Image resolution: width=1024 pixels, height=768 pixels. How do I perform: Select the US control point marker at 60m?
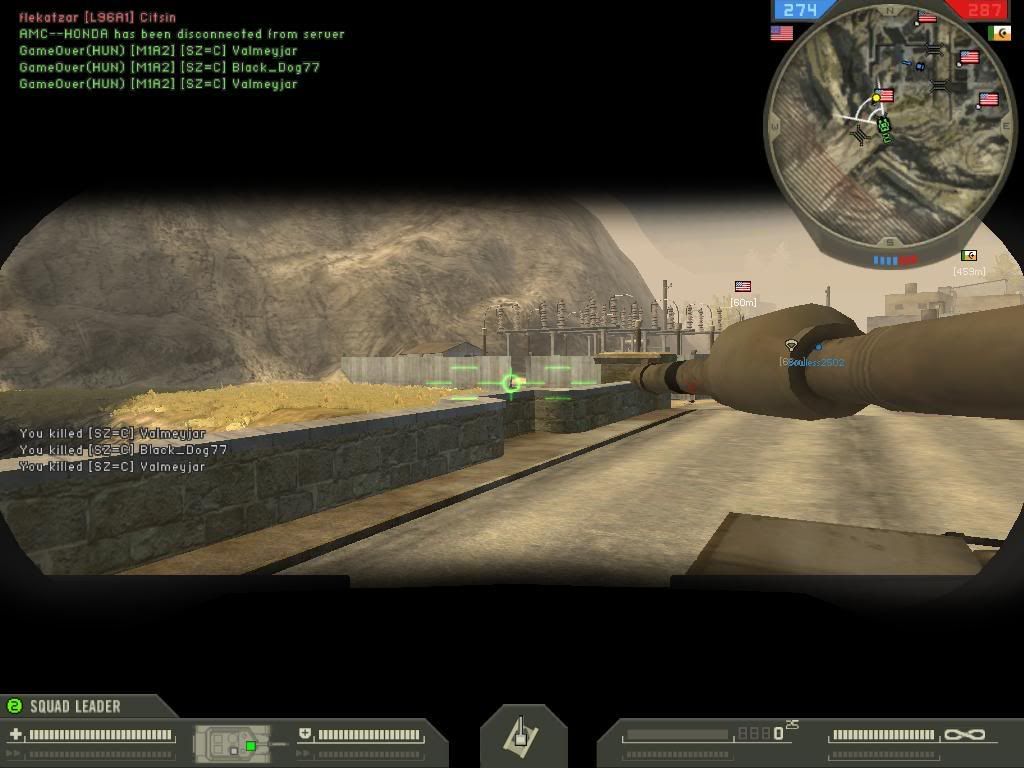point(743,287)
